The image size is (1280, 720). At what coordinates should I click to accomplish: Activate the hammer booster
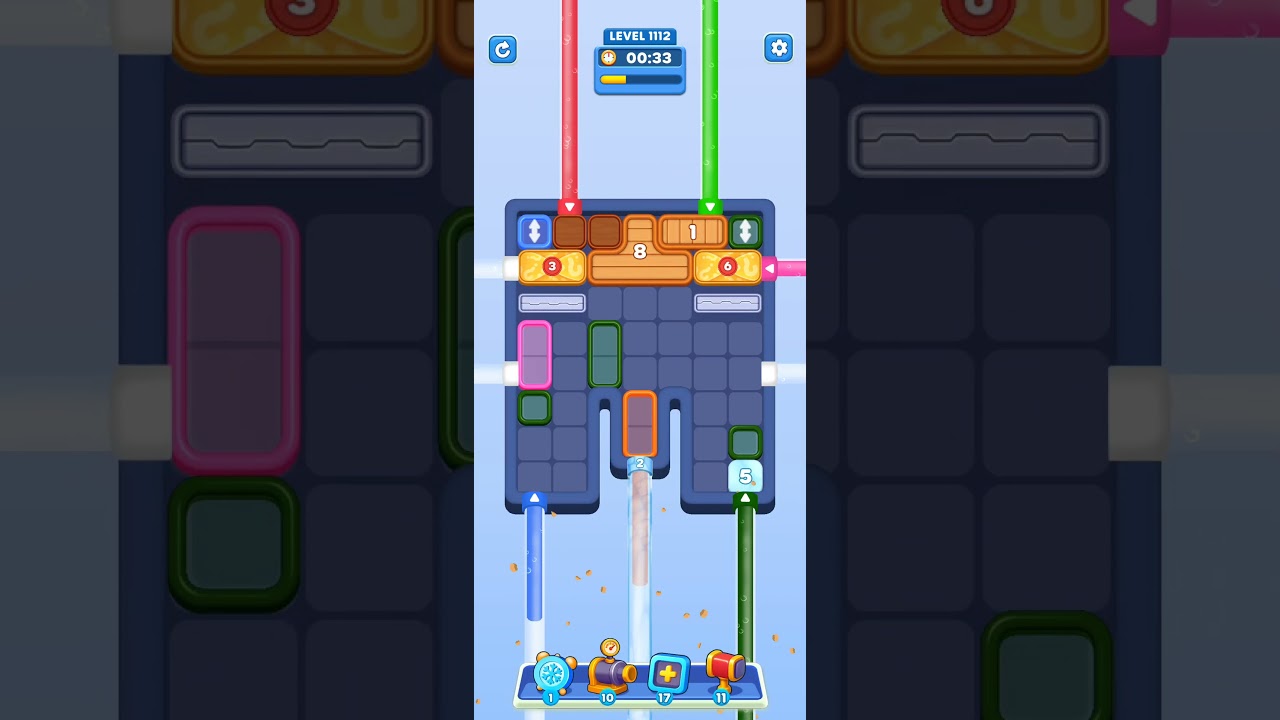pos(722,672)
